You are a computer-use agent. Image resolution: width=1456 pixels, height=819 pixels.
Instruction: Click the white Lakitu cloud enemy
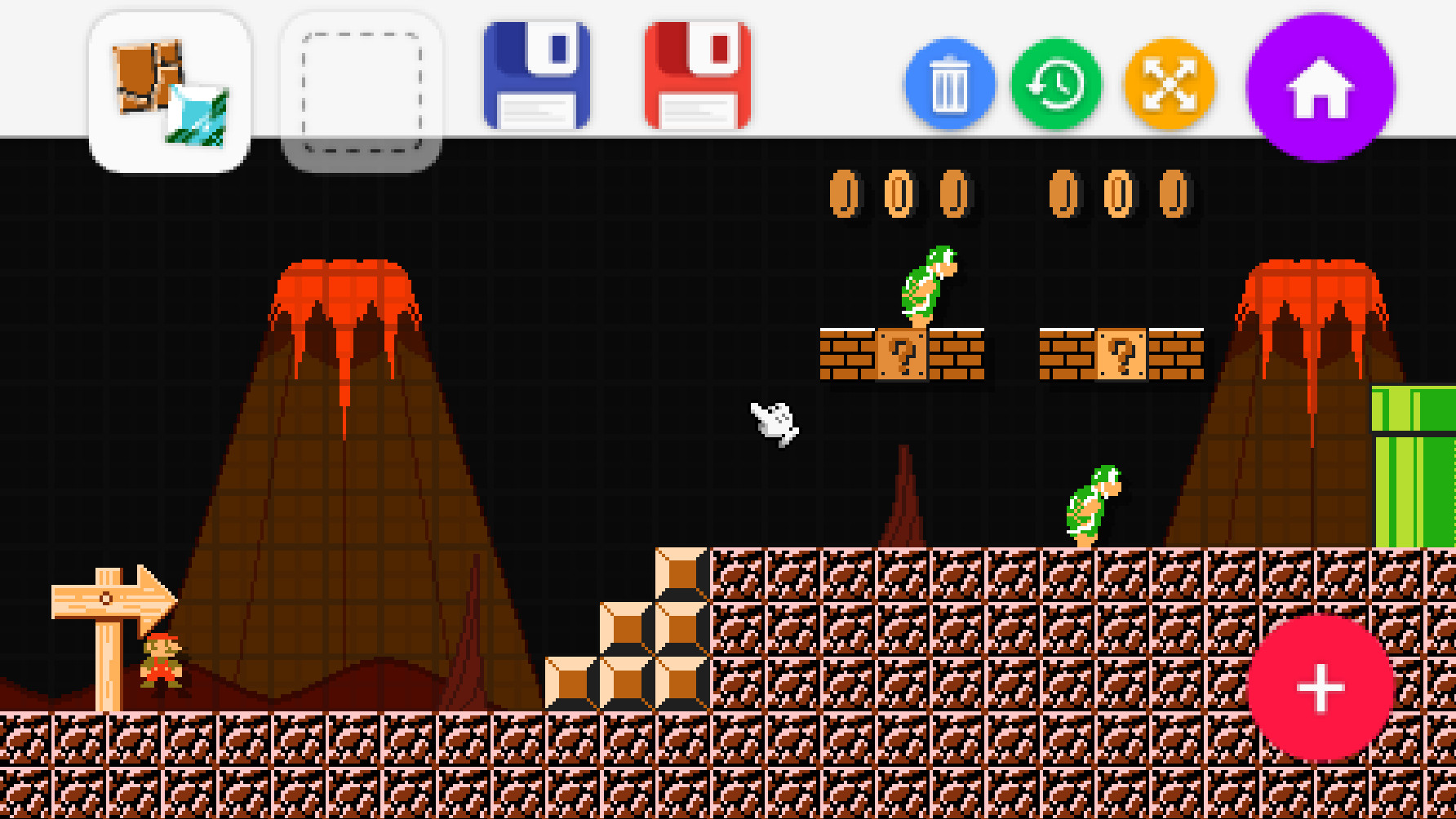[x=774, y=423]
